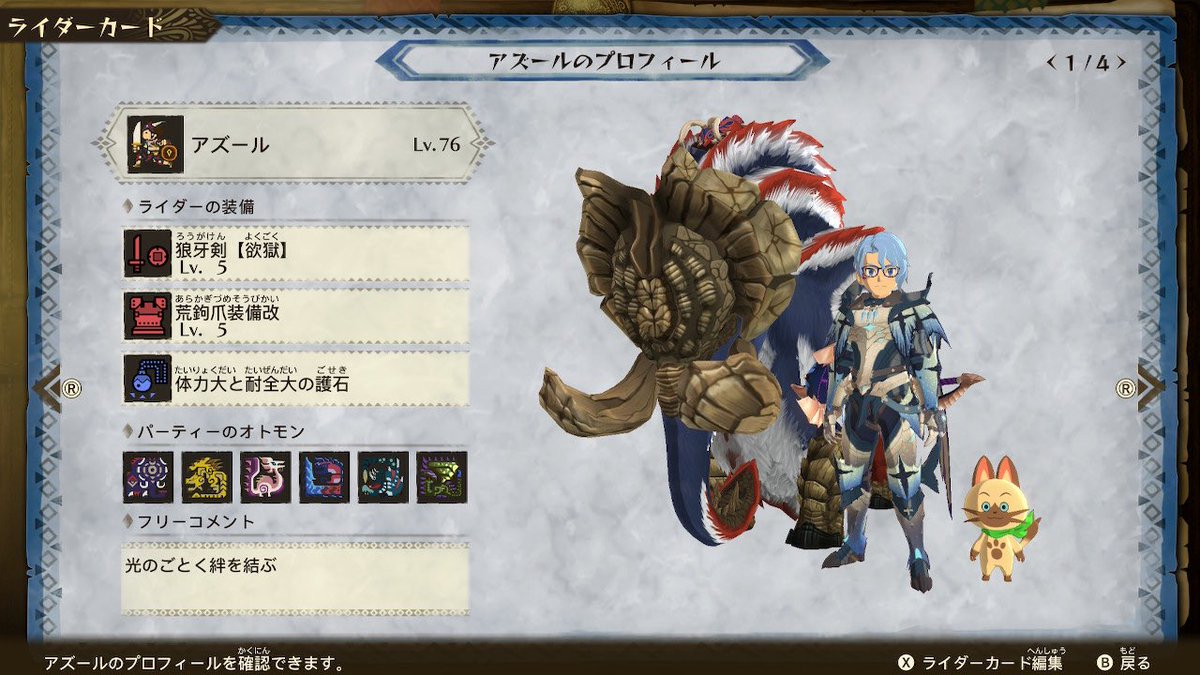Go to the next rider card page arrow
Image resolution: width=1200 pixels, height=675 pixels.
(x=1146, y=388)
